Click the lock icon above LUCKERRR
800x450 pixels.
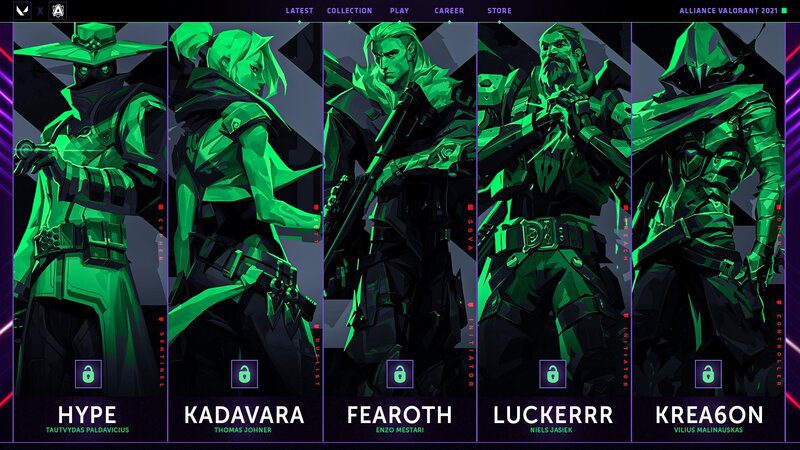click(x=553, y=374)
